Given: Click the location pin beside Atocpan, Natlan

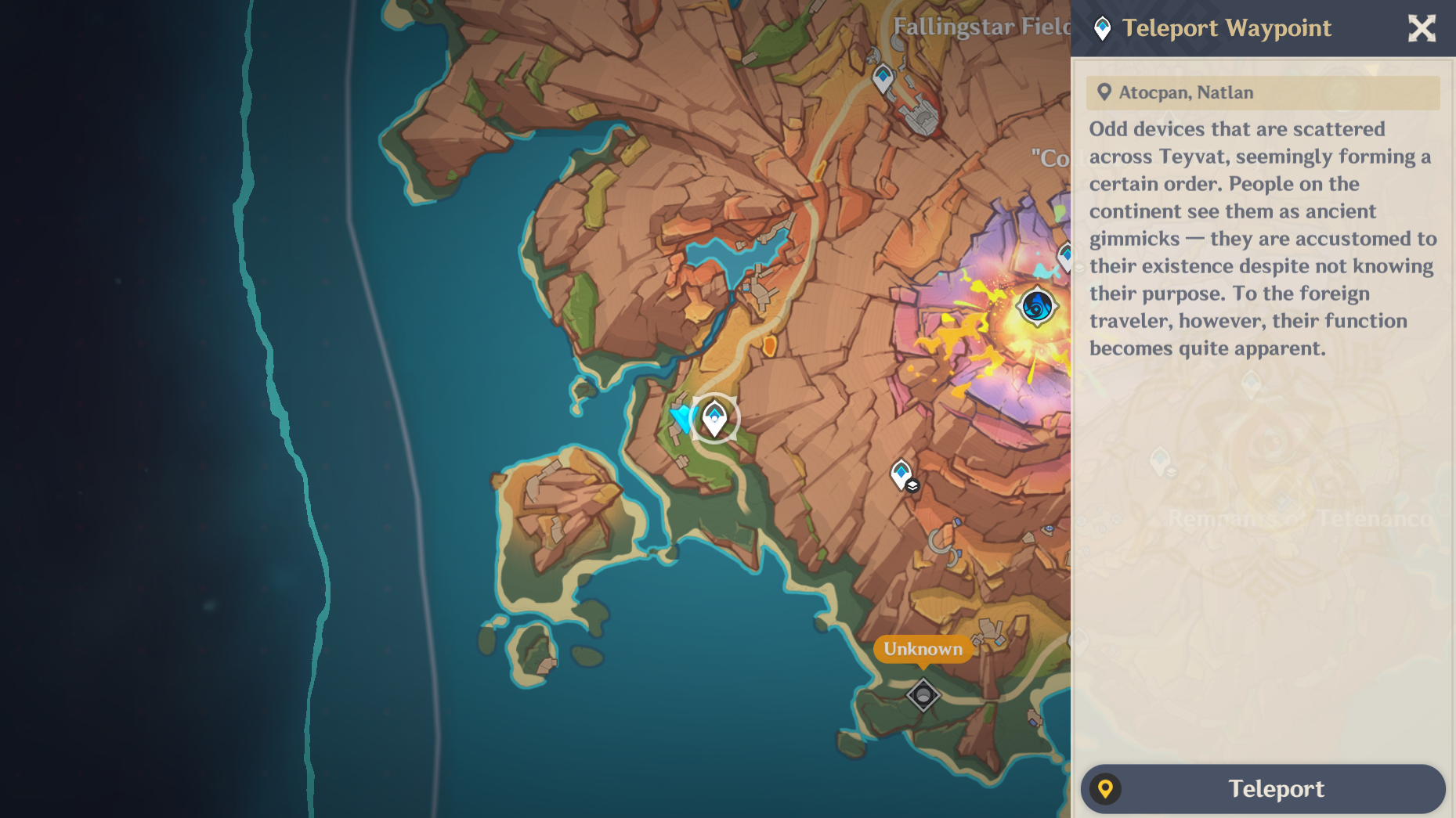Looking at the screenshot, I should [x=1104, y=92].
